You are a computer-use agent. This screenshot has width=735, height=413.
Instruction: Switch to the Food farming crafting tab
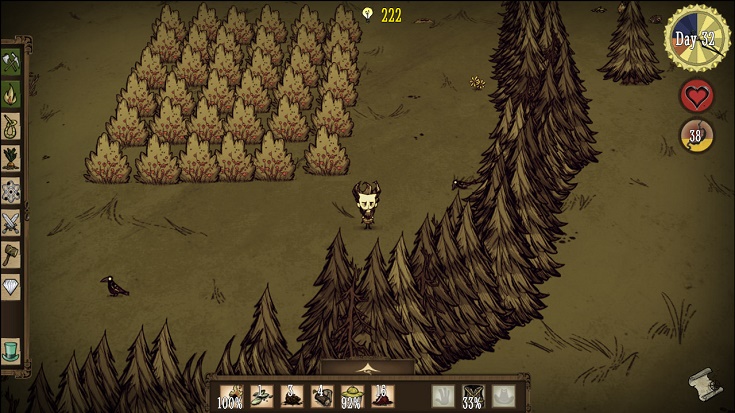click(x=11, y=159)
